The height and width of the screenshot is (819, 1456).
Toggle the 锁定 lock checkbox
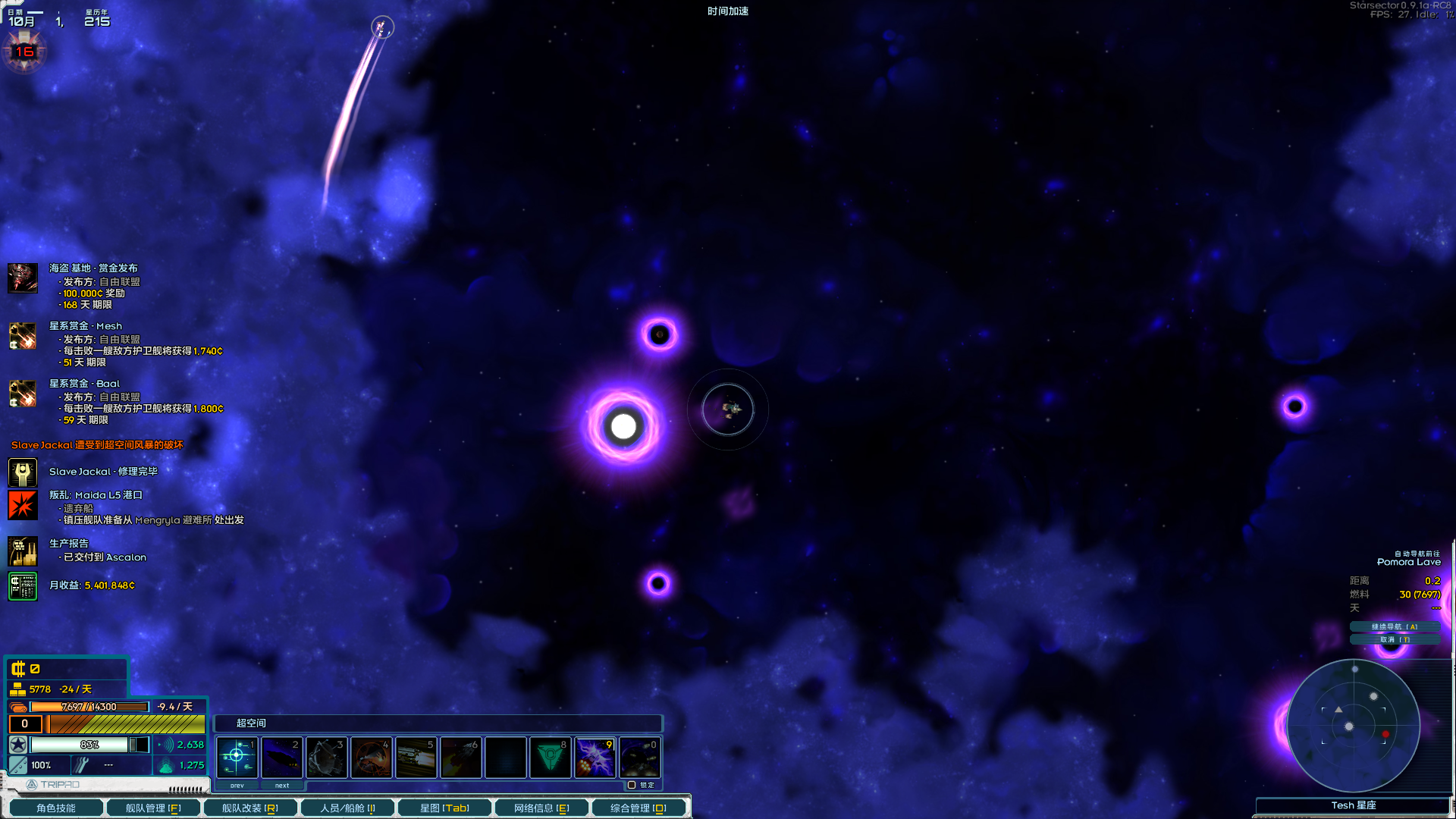coord(632,786)
